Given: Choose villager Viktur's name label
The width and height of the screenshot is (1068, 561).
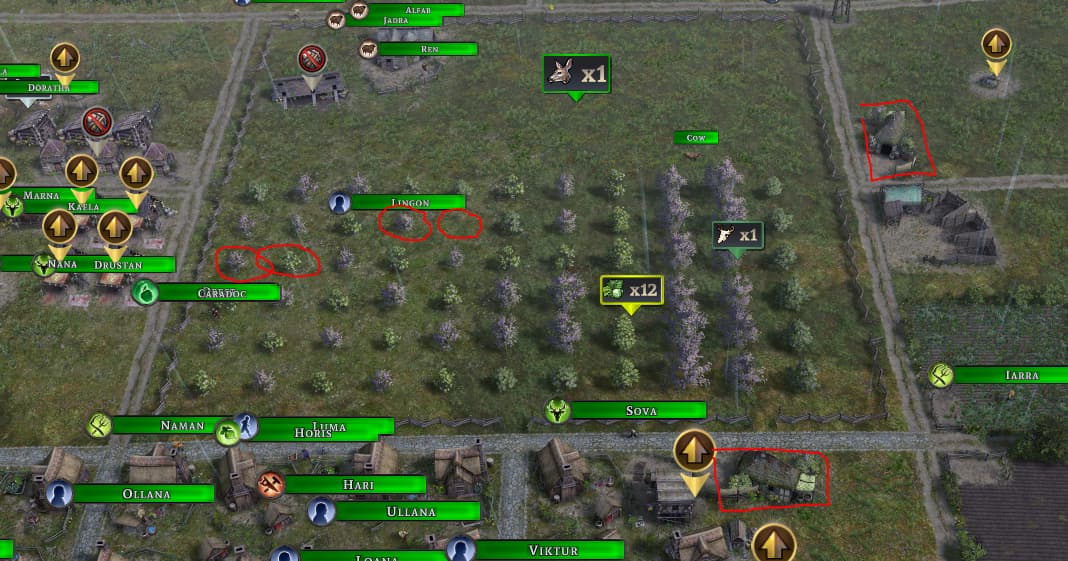Looking at the screenshot, I should [553, 550].
